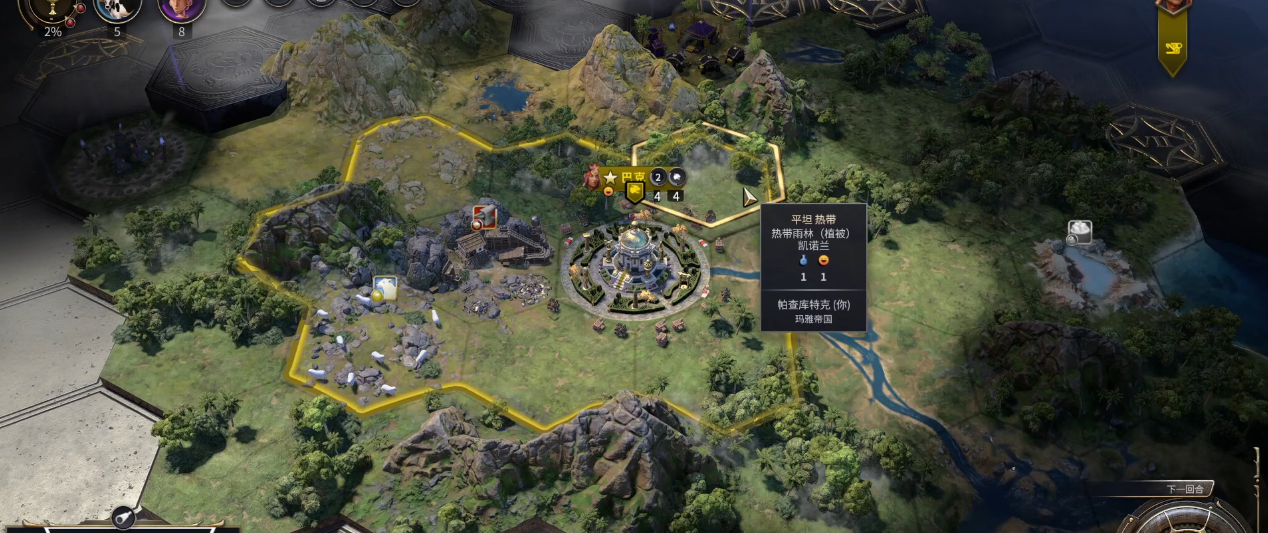Click the red anvil production icon

[485, 216]
